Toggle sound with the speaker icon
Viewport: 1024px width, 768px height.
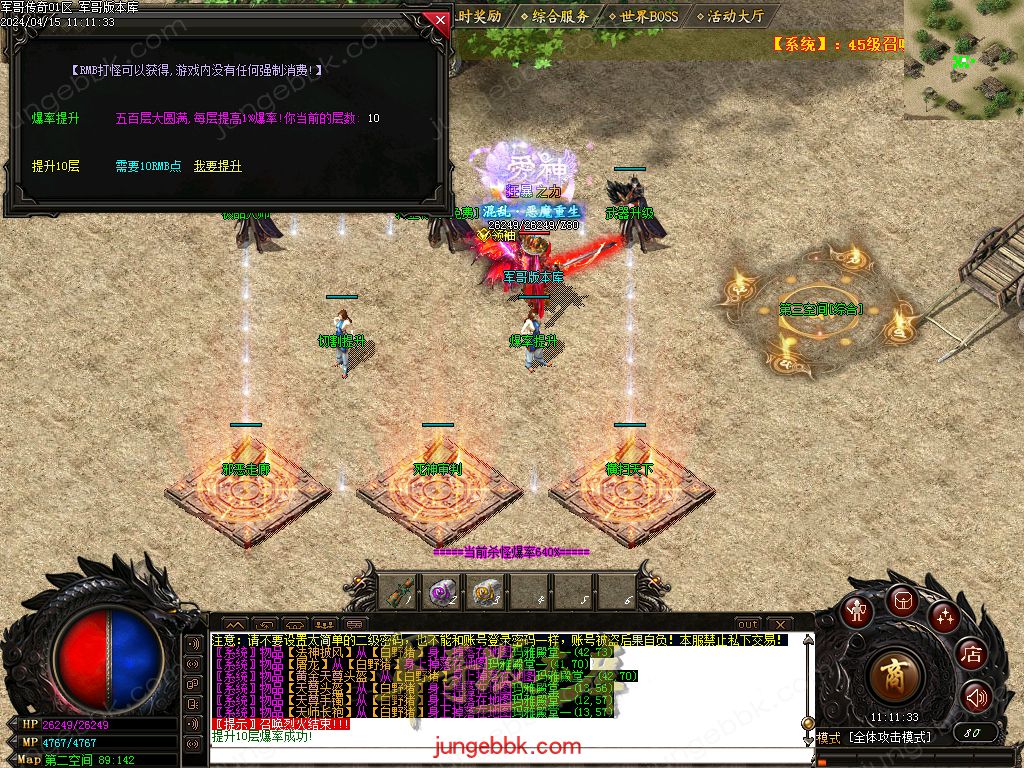976,697
